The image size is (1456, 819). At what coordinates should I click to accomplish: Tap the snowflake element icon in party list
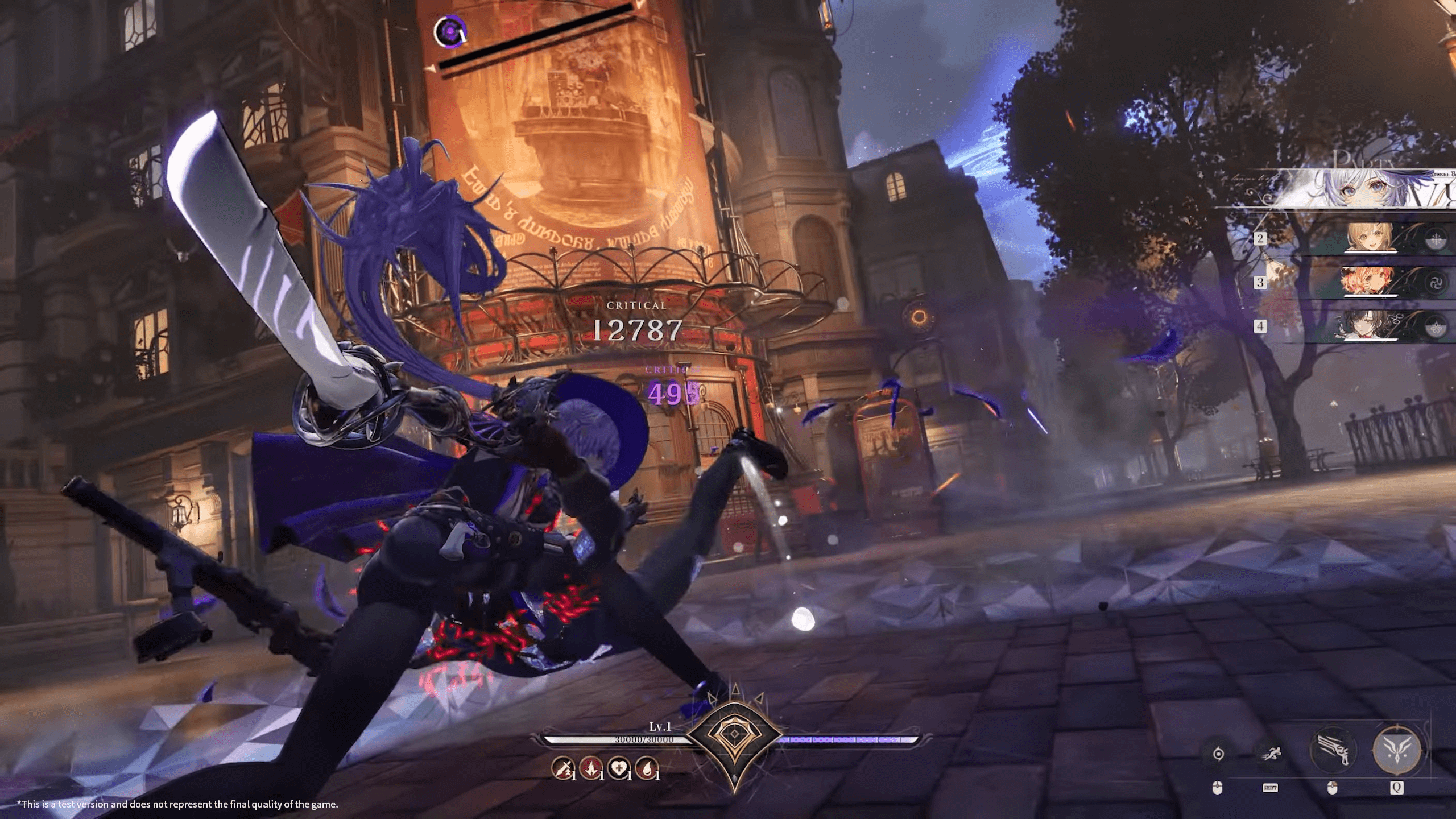(x=1437, y=239)
